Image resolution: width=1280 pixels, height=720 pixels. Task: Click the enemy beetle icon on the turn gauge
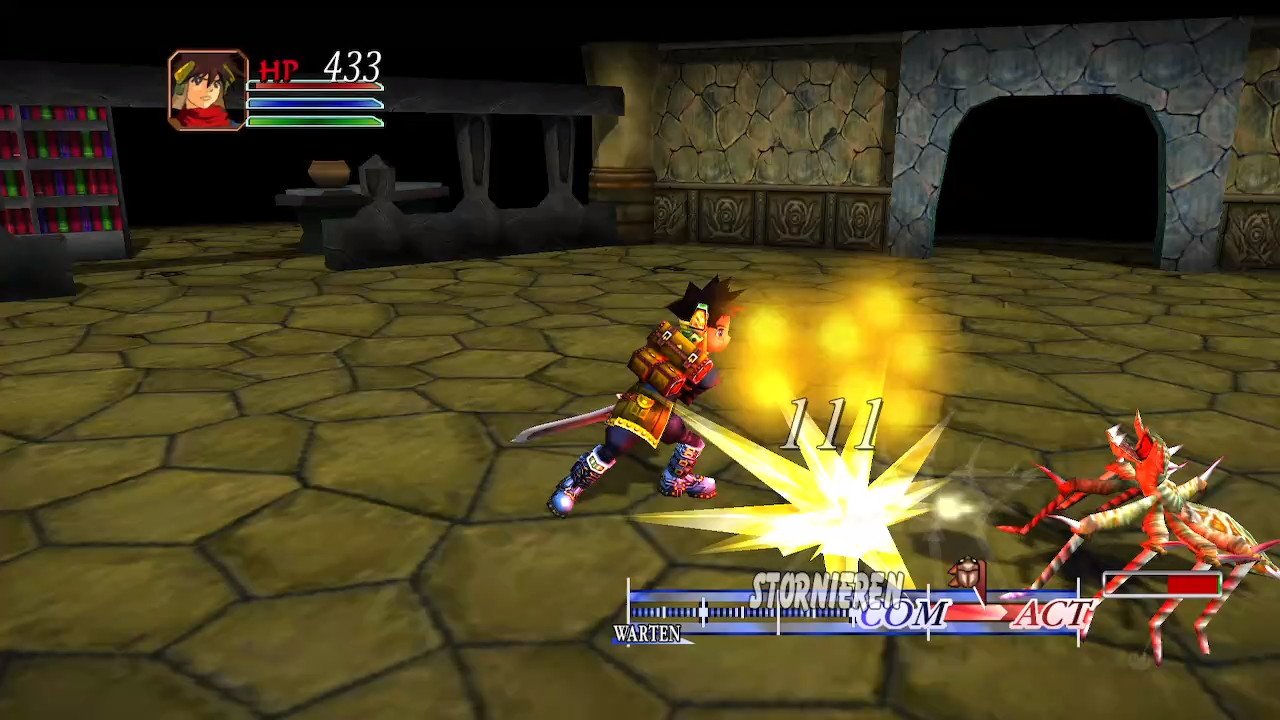click(x=966, y=573)
